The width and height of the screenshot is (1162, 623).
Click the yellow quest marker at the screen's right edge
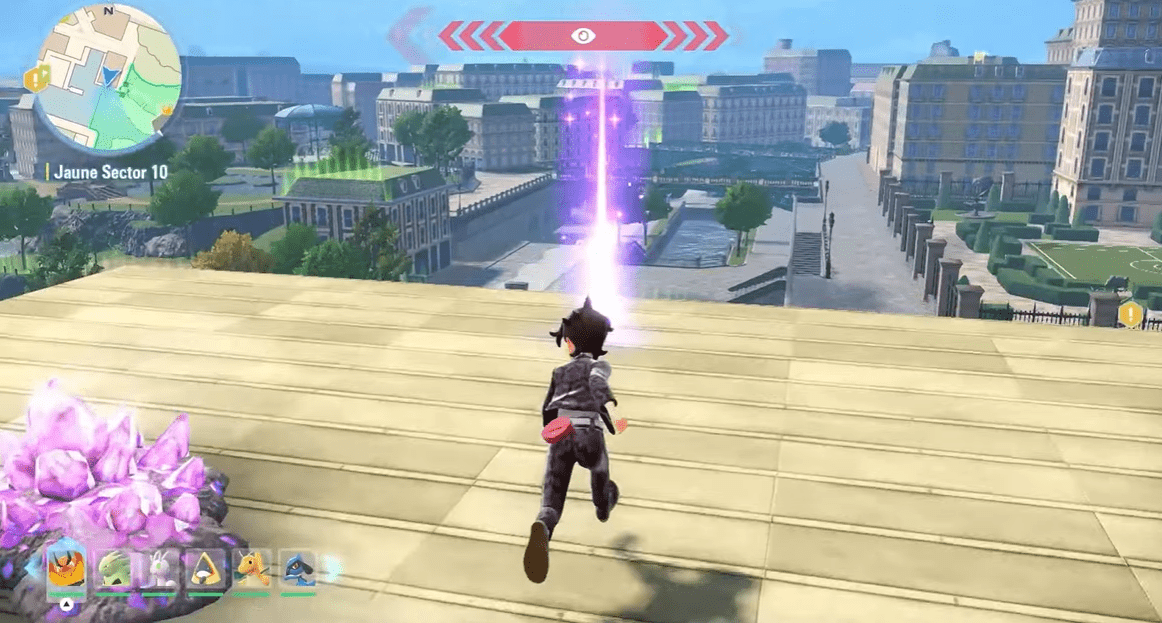pyautogui.click(x=1131, y=314)
